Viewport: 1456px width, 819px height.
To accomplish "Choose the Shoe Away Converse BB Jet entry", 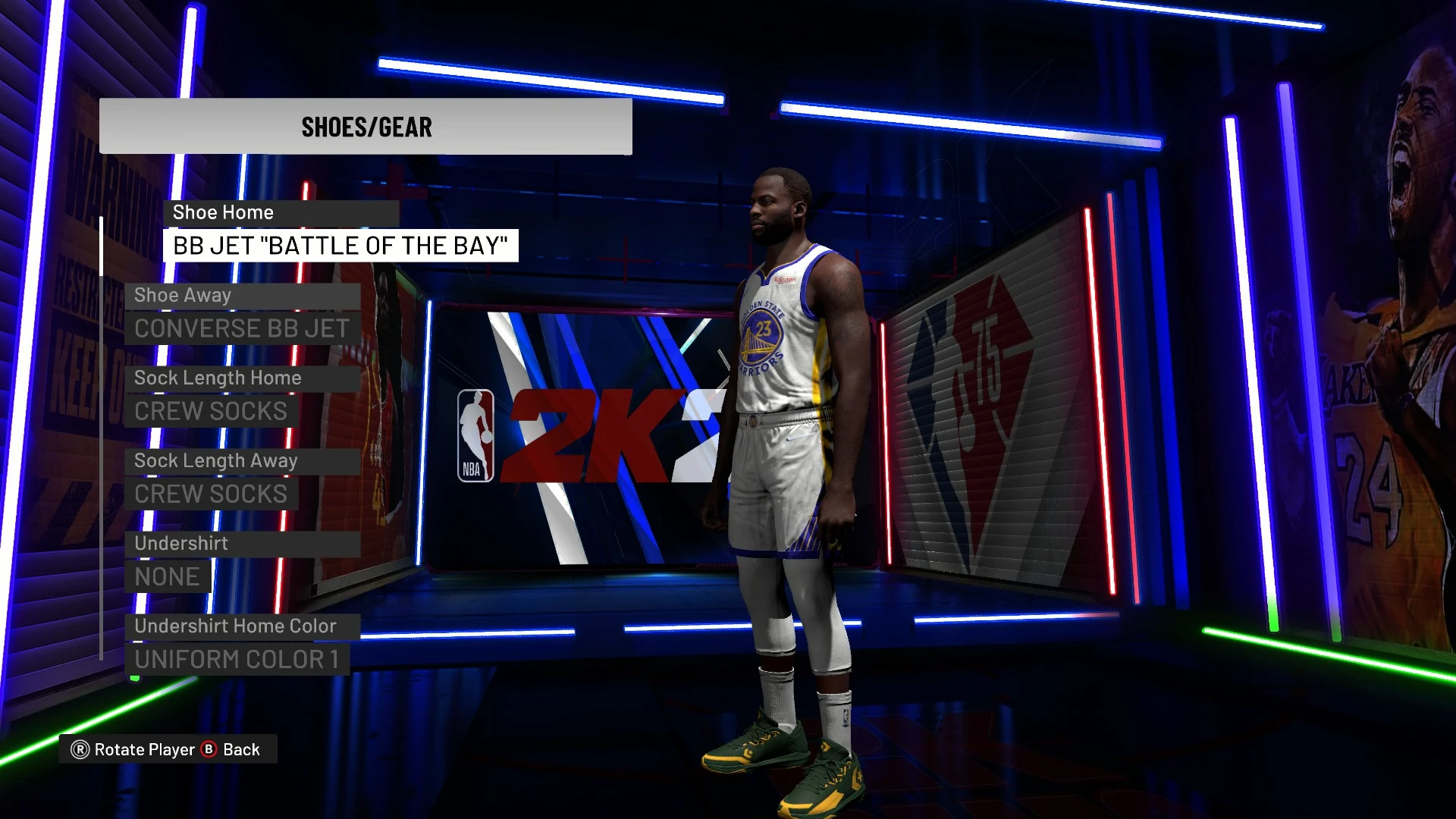I will click(242, 328).
